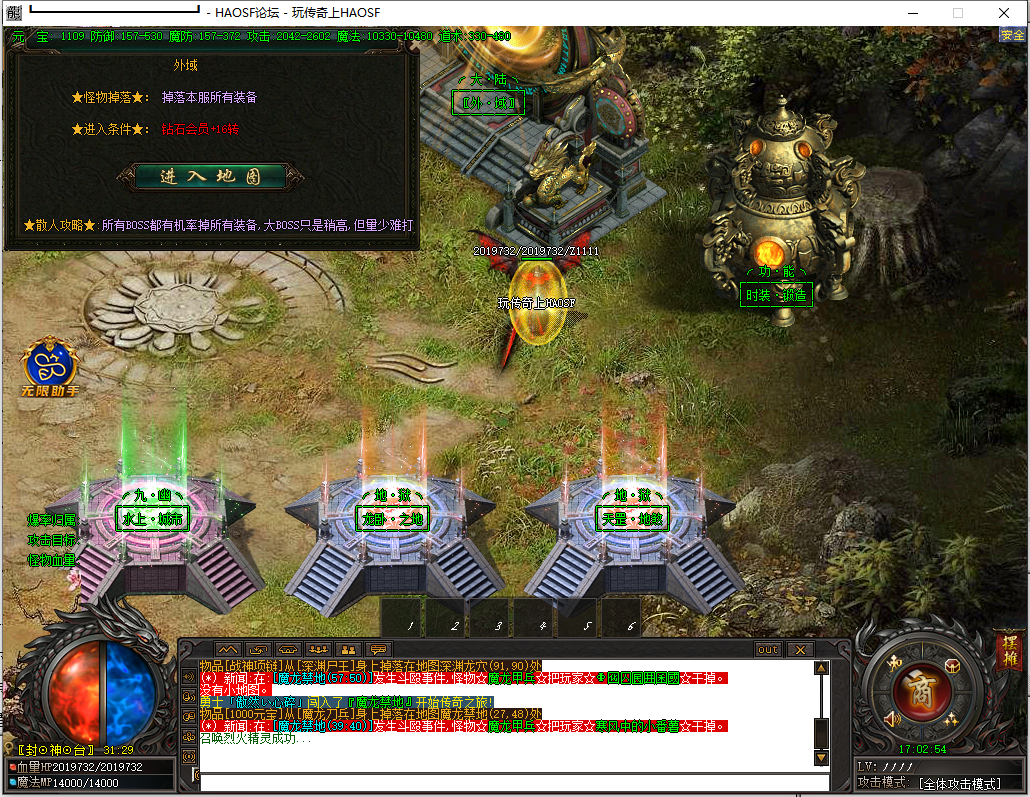The height and width of the screenshot is (797, 1030).
Task: Minimize the game window
Action: pos(912,13)
